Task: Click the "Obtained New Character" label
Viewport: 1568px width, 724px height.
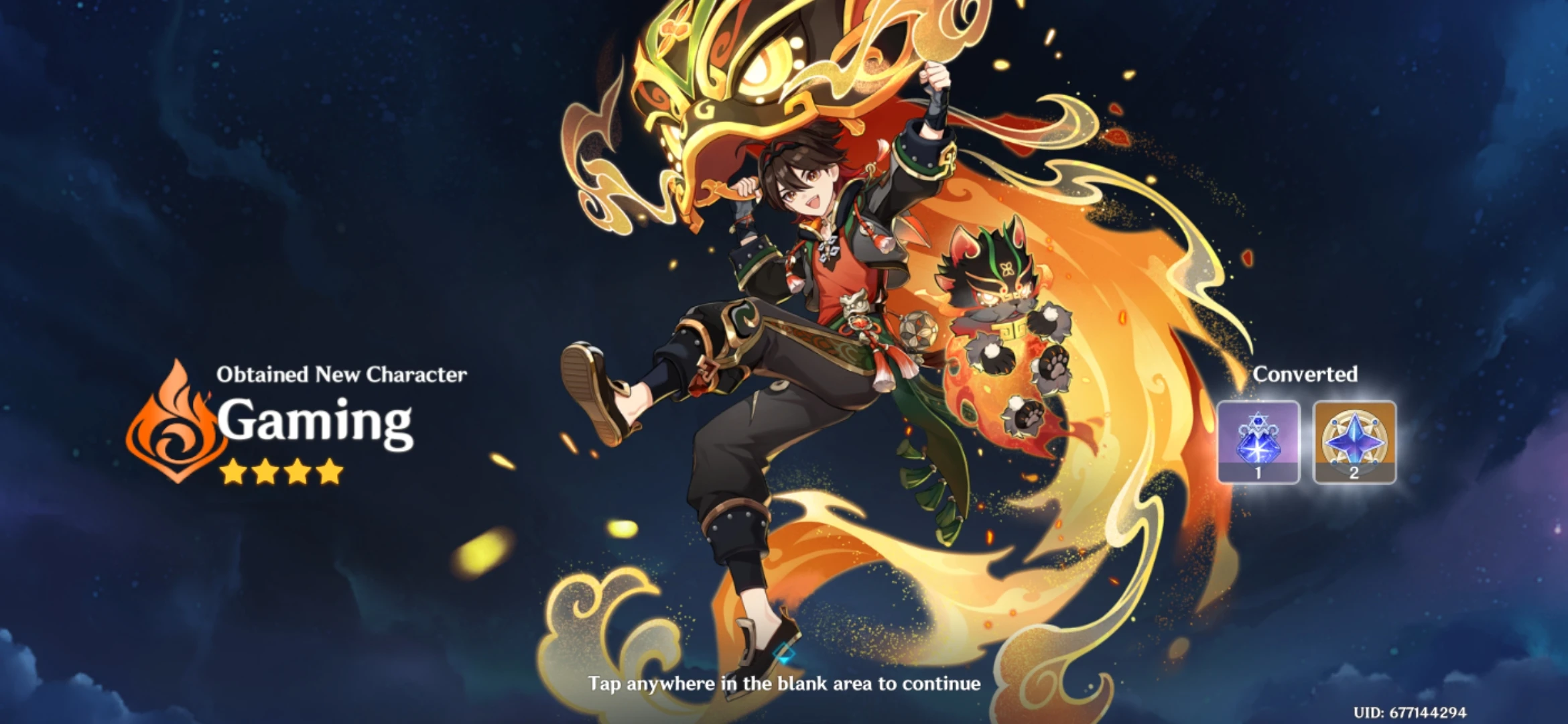Action: 341,375
